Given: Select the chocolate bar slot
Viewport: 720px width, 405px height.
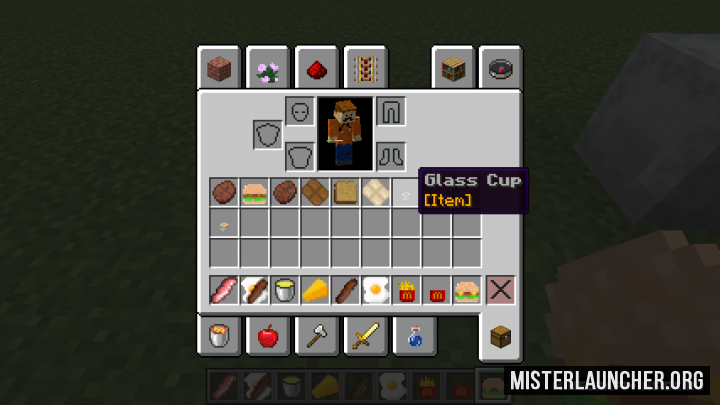Looking at the screenshot, I should click(x=316, y=192).
